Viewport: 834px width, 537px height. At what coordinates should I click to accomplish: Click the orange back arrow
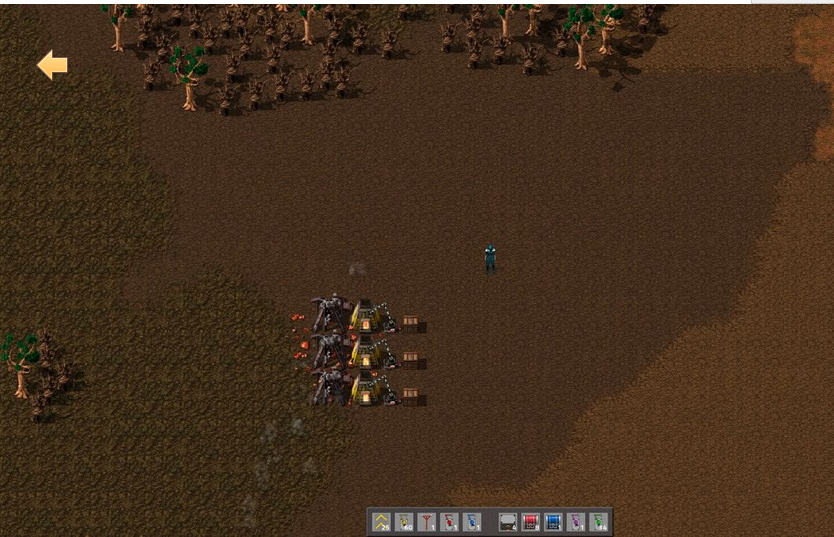52,66
